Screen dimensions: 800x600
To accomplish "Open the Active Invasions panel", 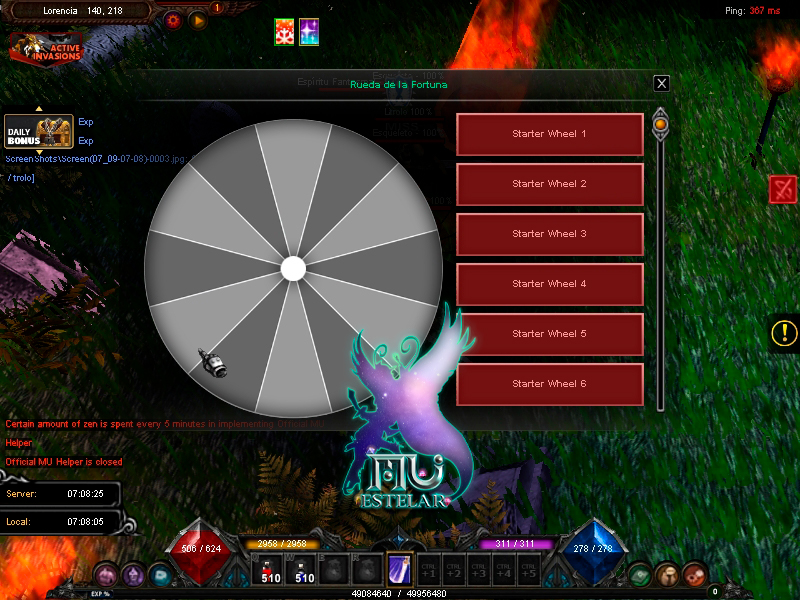I will [46, 48].
